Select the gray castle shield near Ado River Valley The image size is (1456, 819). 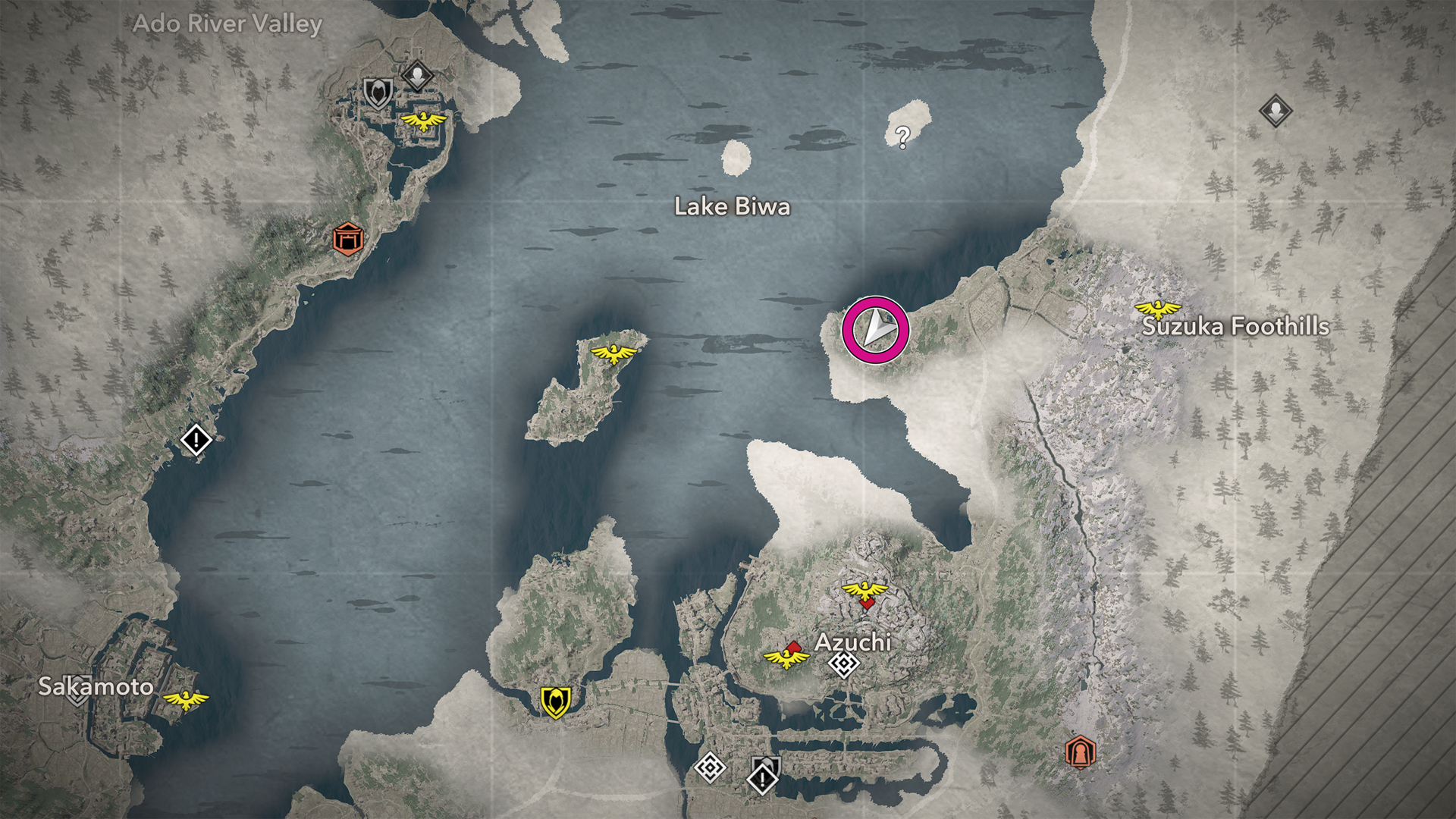[x=378, y=93]
